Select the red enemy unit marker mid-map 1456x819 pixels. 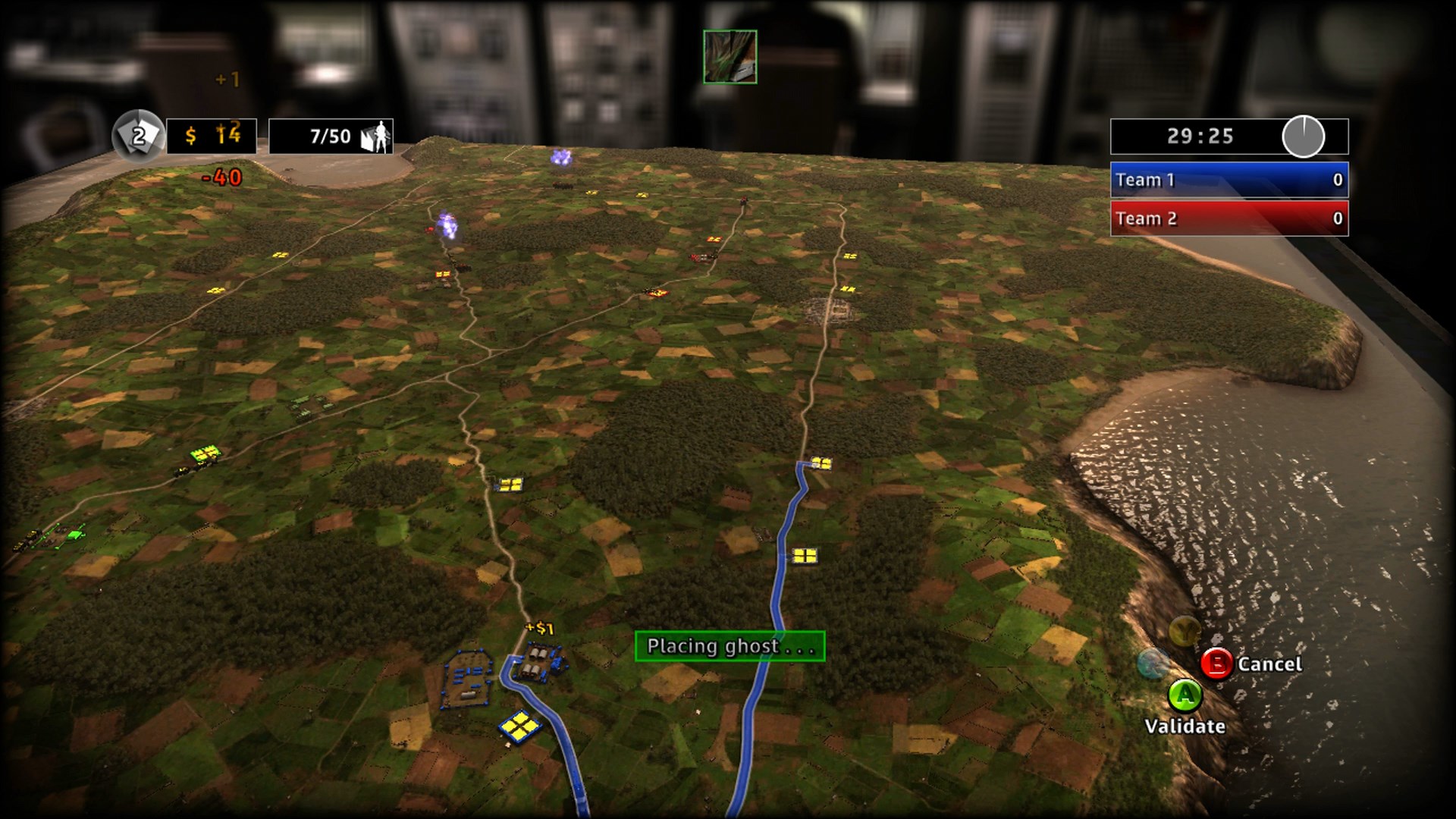point(698,258)
